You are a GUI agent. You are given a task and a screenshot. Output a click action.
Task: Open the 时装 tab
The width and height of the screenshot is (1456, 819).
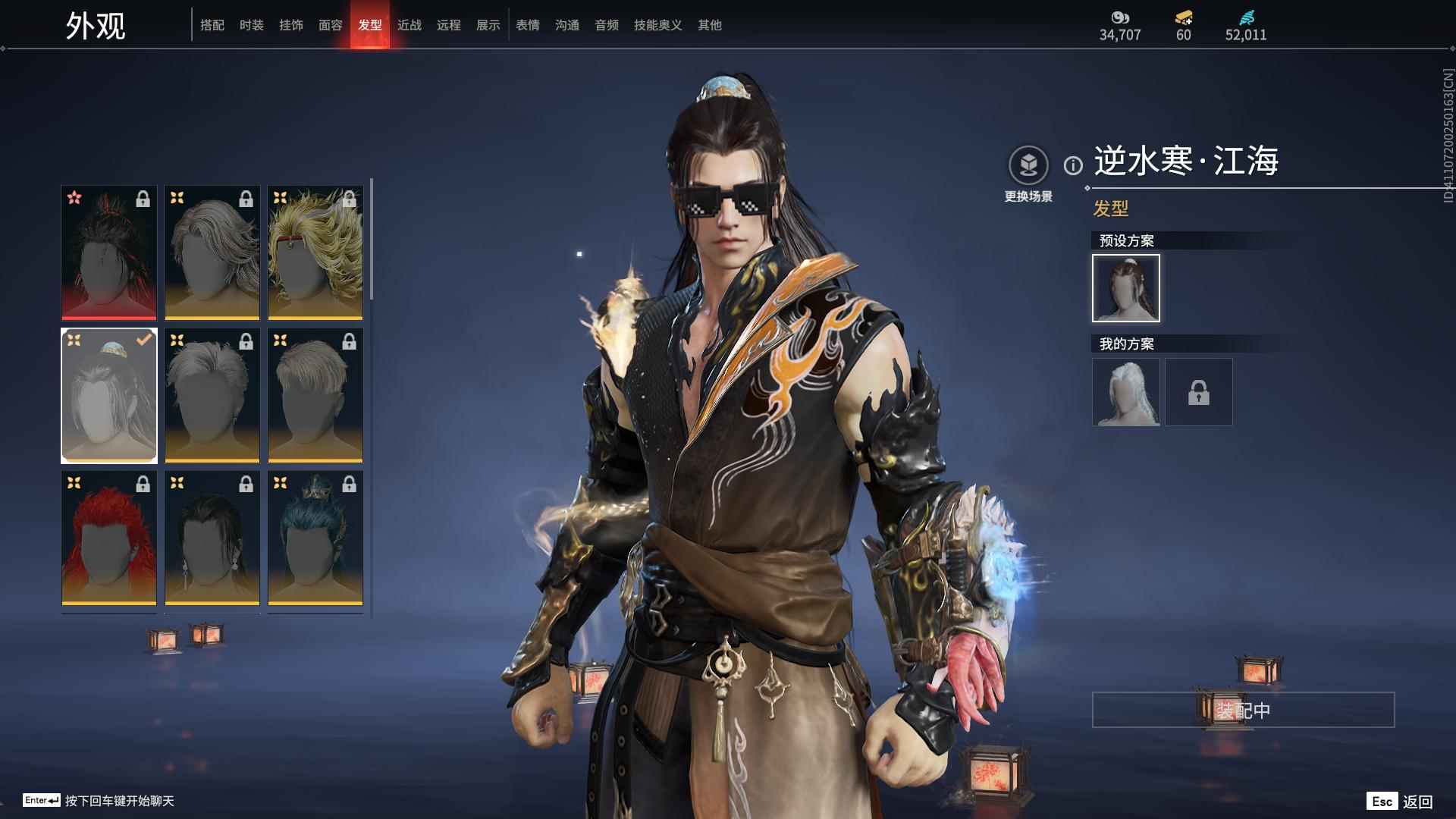[x=252, y=25]
